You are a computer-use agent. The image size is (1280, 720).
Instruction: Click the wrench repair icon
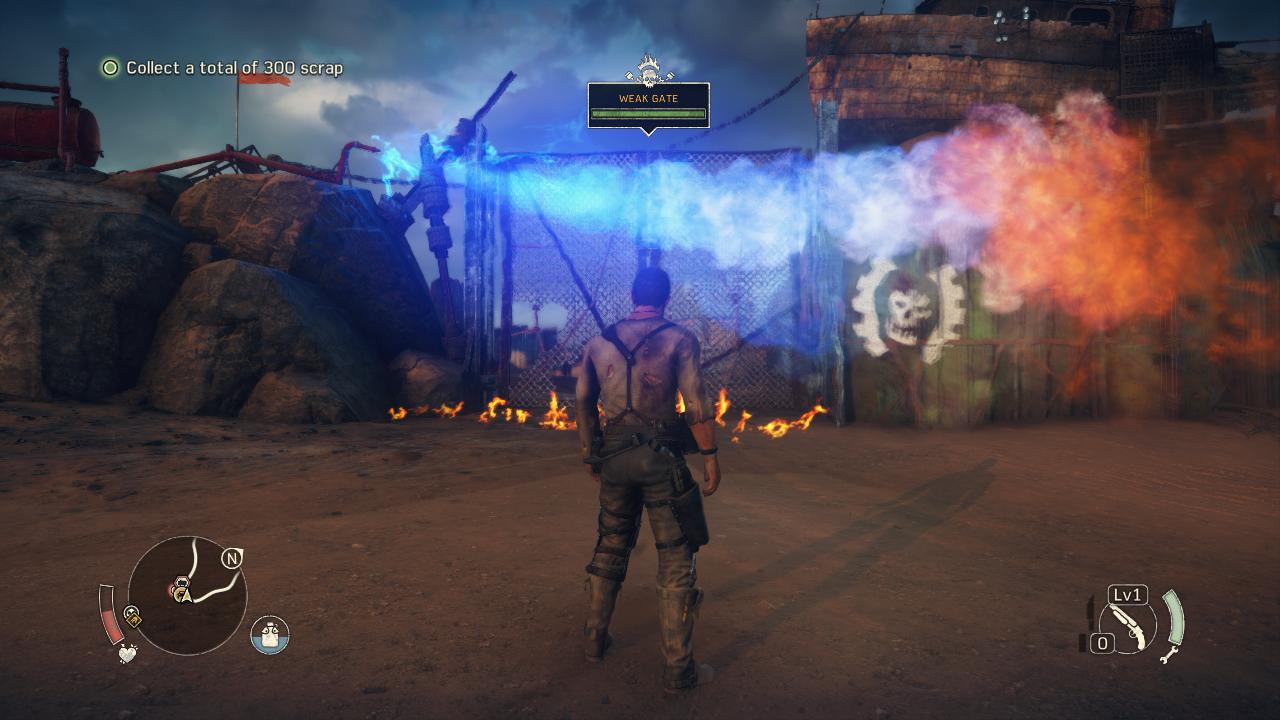pos(1169,656)
